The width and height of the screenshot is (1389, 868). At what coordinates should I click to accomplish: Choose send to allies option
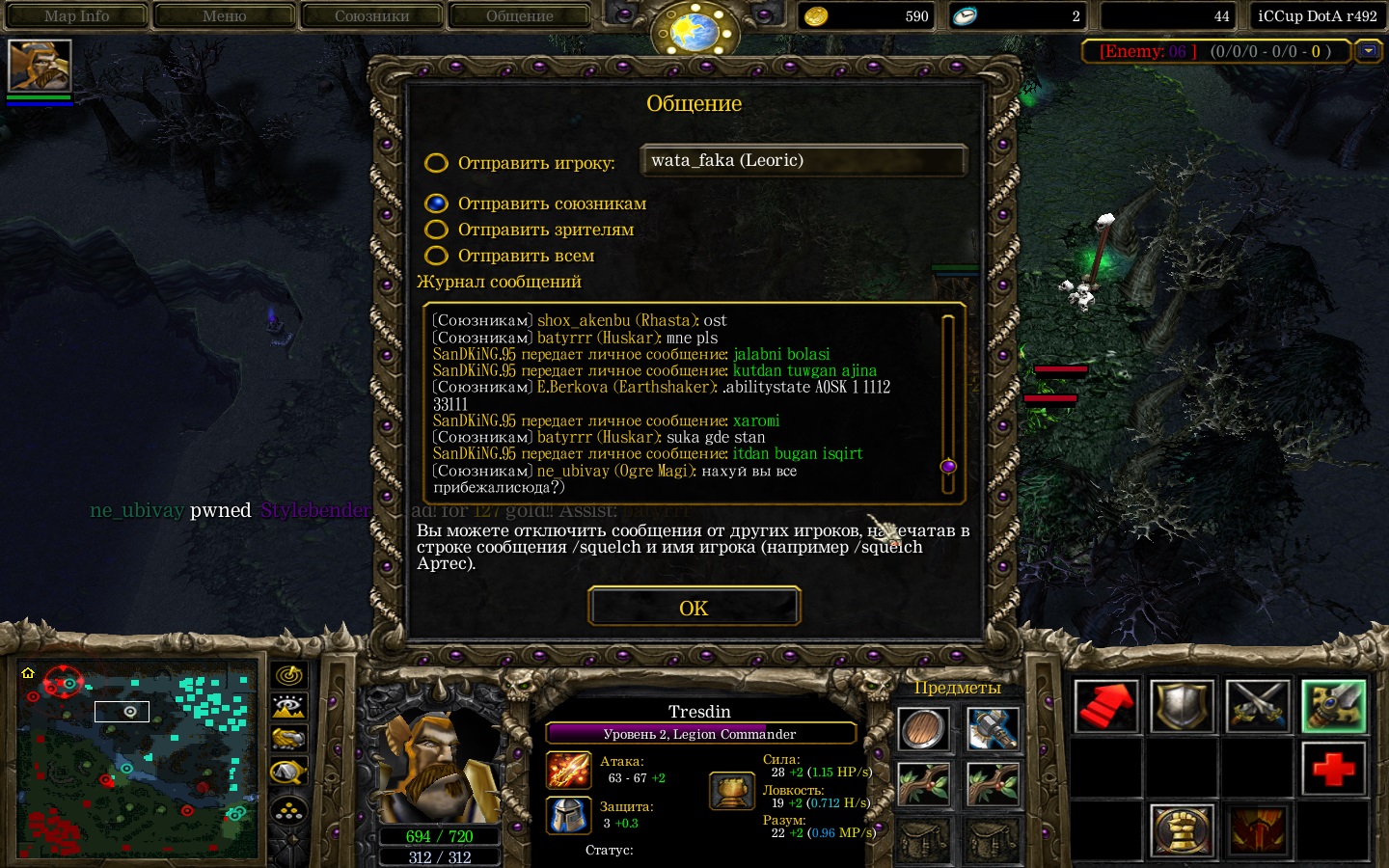pyautogui.click(x=437, y=203)
